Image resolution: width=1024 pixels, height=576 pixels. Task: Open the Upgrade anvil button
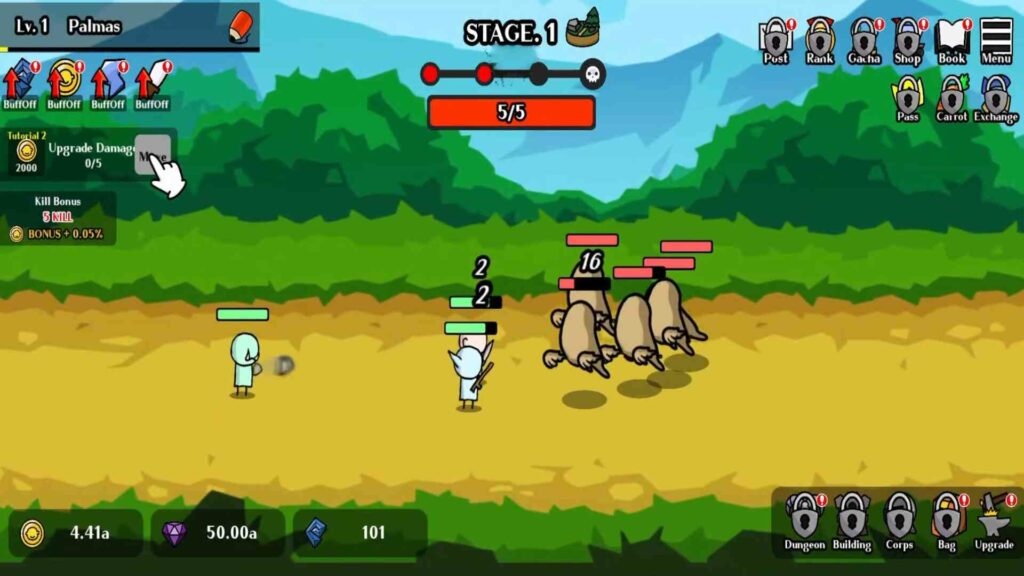click(994, 521)
